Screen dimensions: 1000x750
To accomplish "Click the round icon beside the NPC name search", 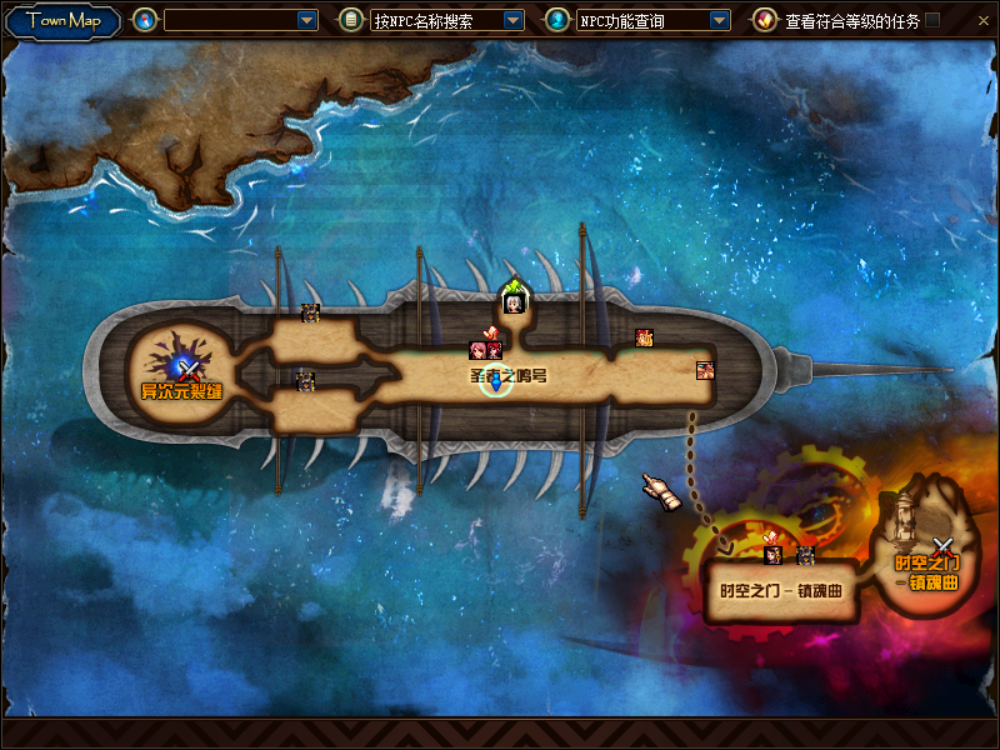I will click(351, 20).
